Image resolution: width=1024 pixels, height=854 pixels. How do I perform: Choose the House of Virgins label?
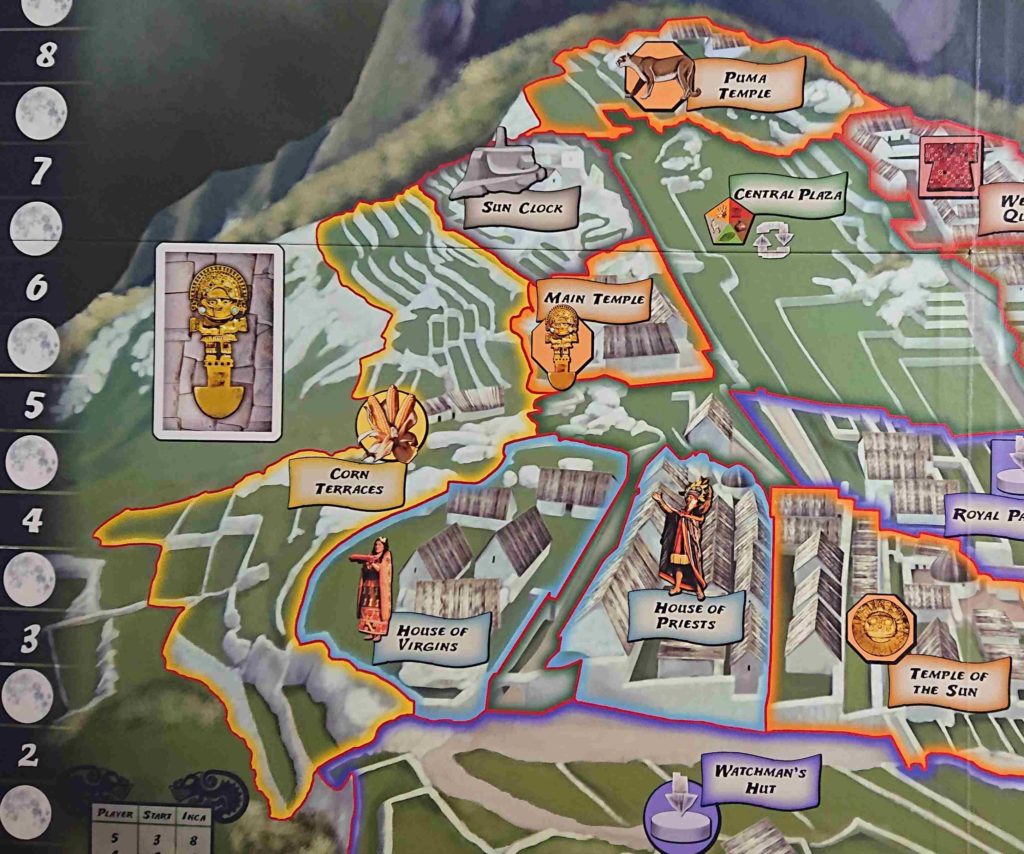432,638
